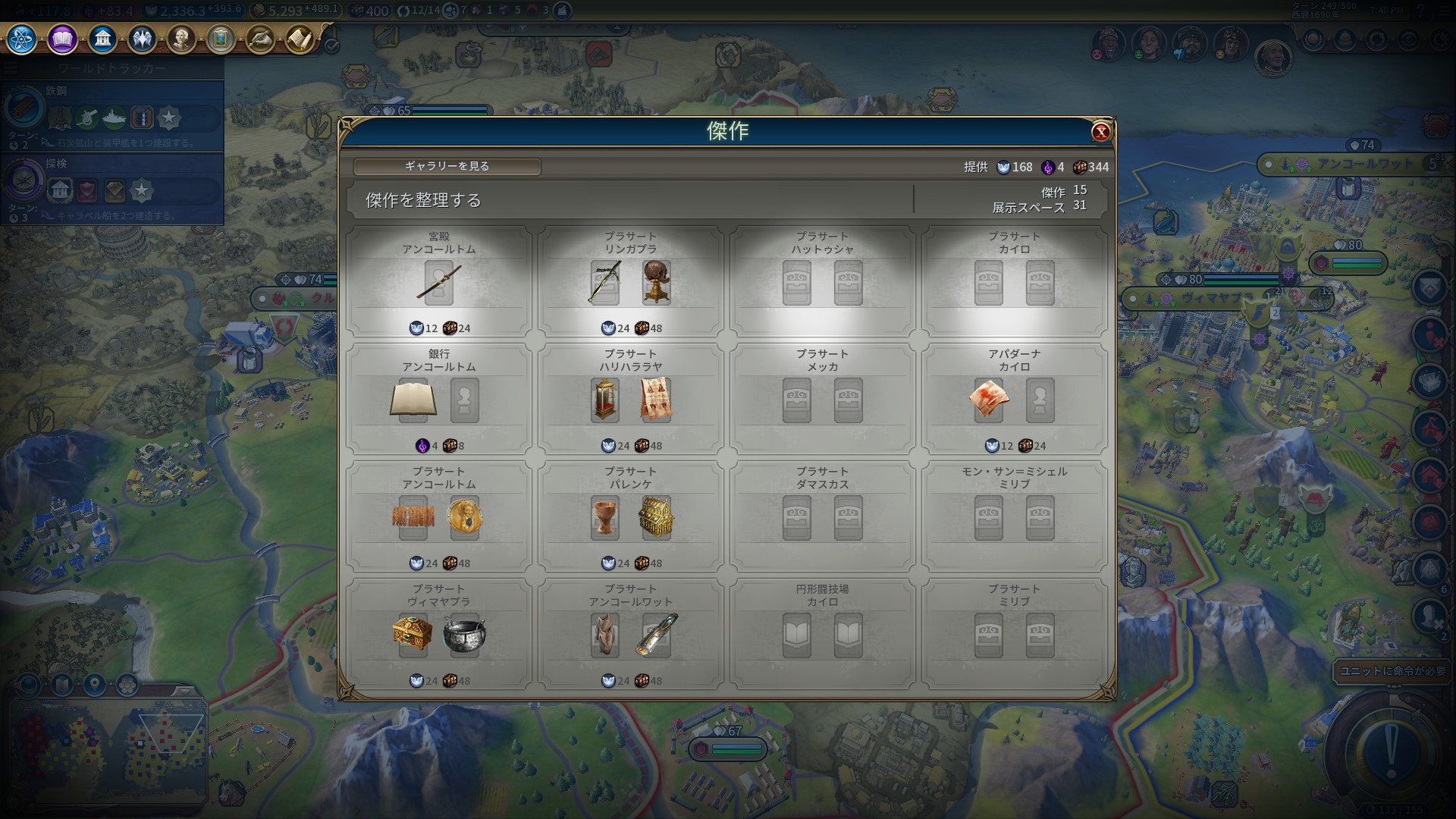Click the minimap
Screen dimensions: 1456x819
106,747
